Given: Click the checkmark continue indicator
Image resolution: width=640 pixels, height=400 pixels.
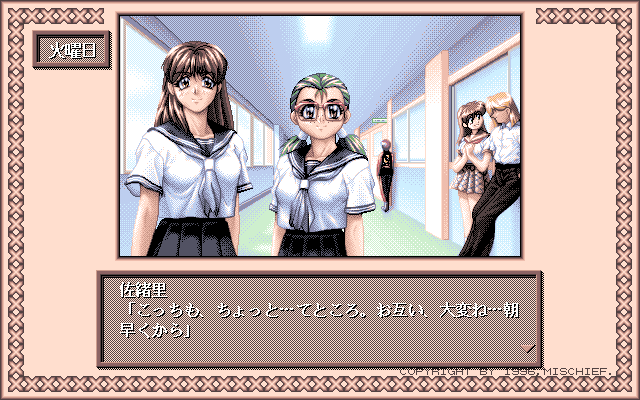Looking at the screenshot, I should tap(529, 348).
